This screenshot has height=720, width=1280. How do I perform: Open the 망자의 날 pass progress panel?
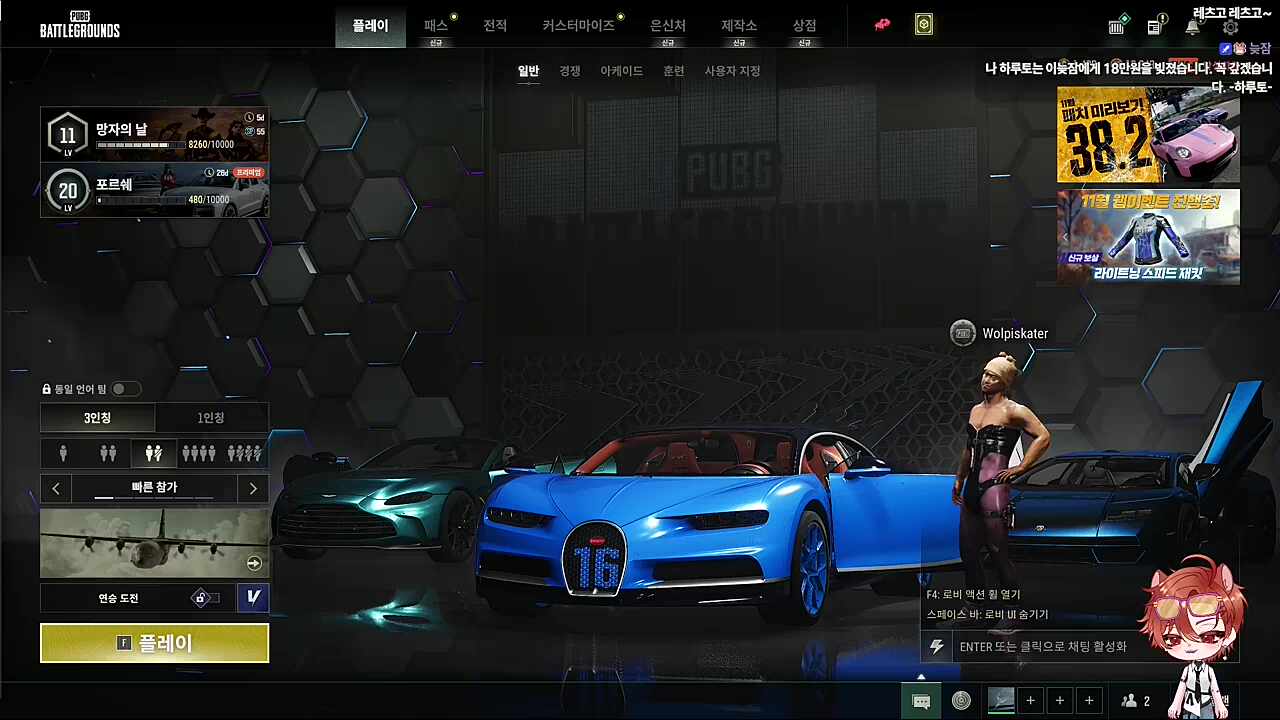[x=154, y=134]
